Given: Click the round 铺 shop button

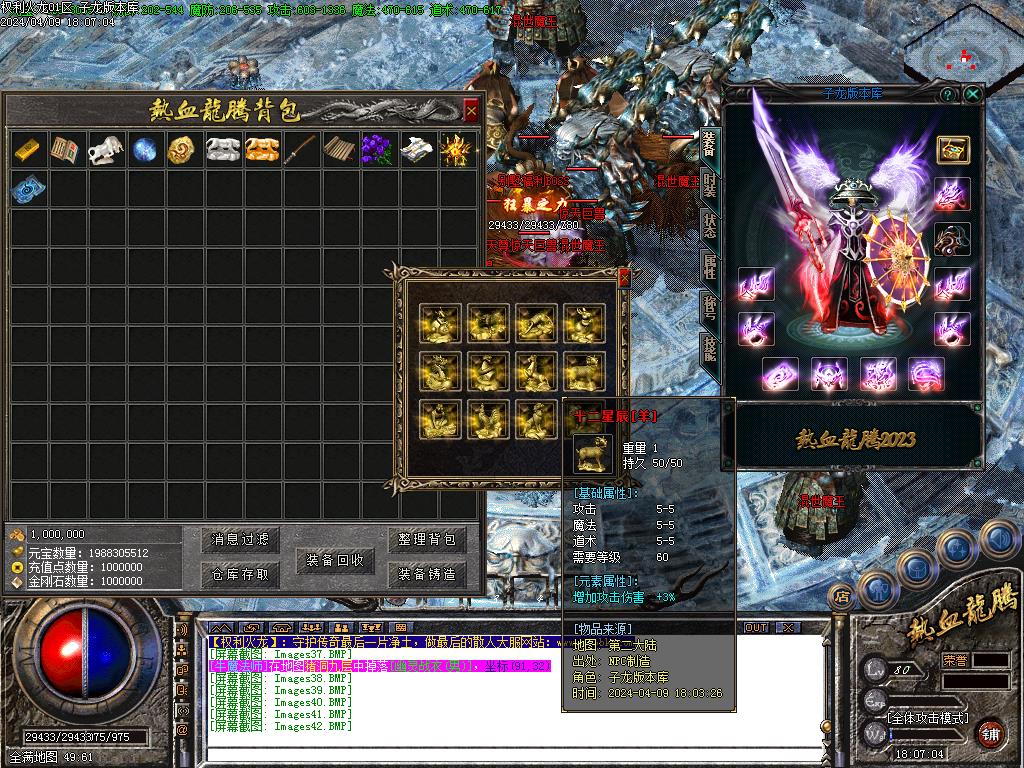Looking at the screenshot, I should click(989, 732).
